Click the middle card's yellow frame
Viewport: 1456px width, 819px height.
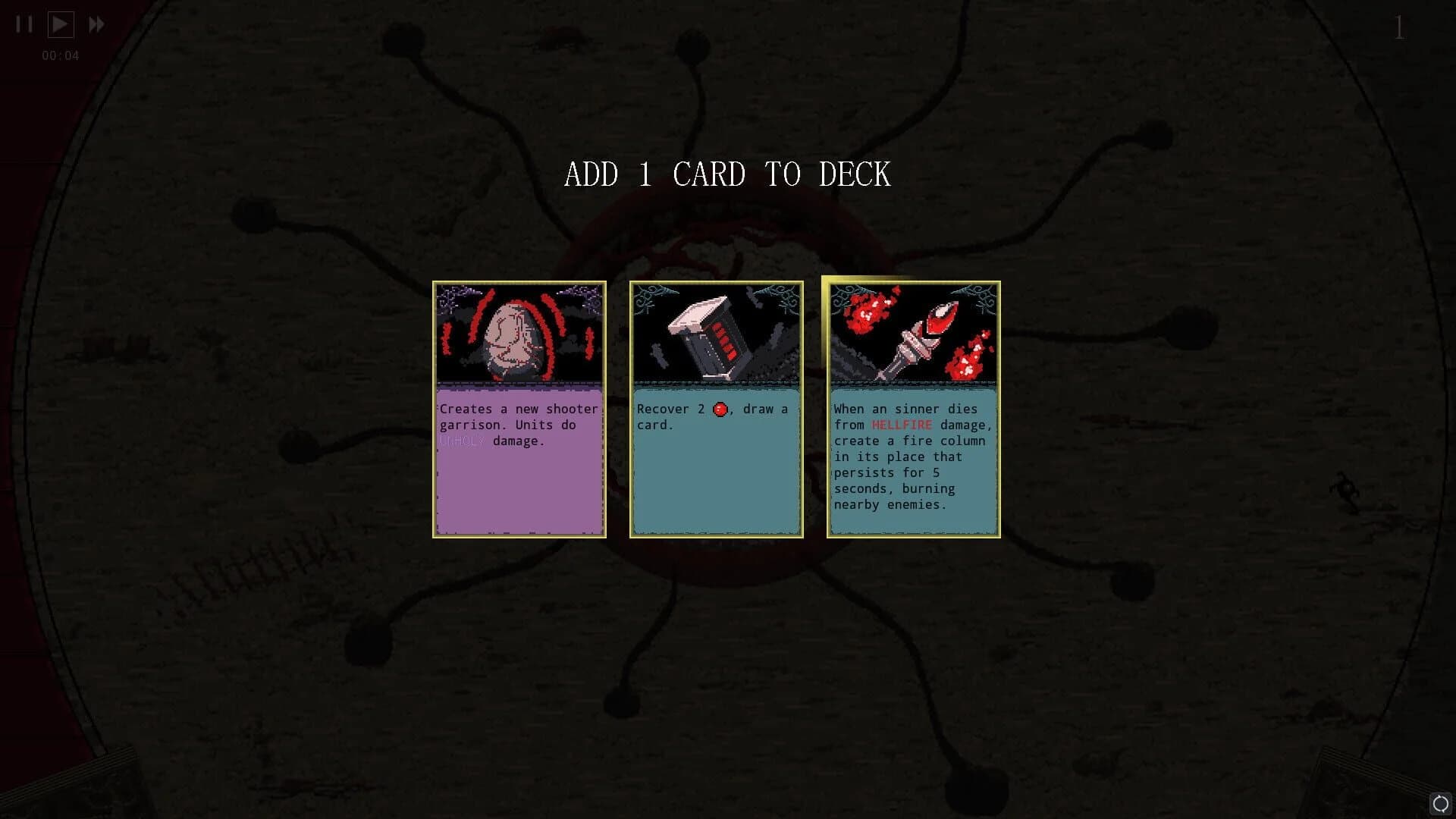point(632,409)
